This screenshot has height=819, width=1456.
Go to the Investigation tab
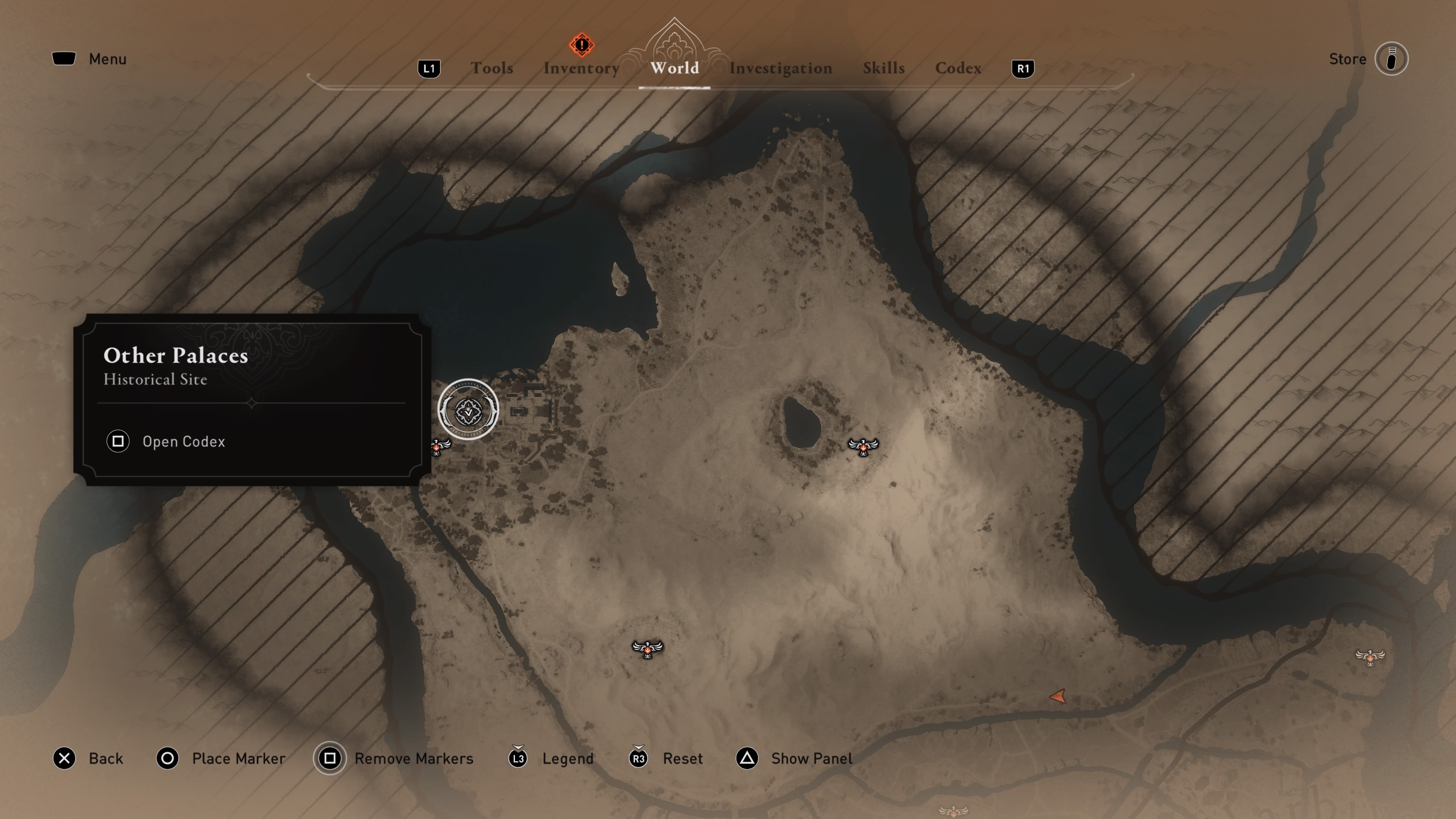[x=780, y=68]
